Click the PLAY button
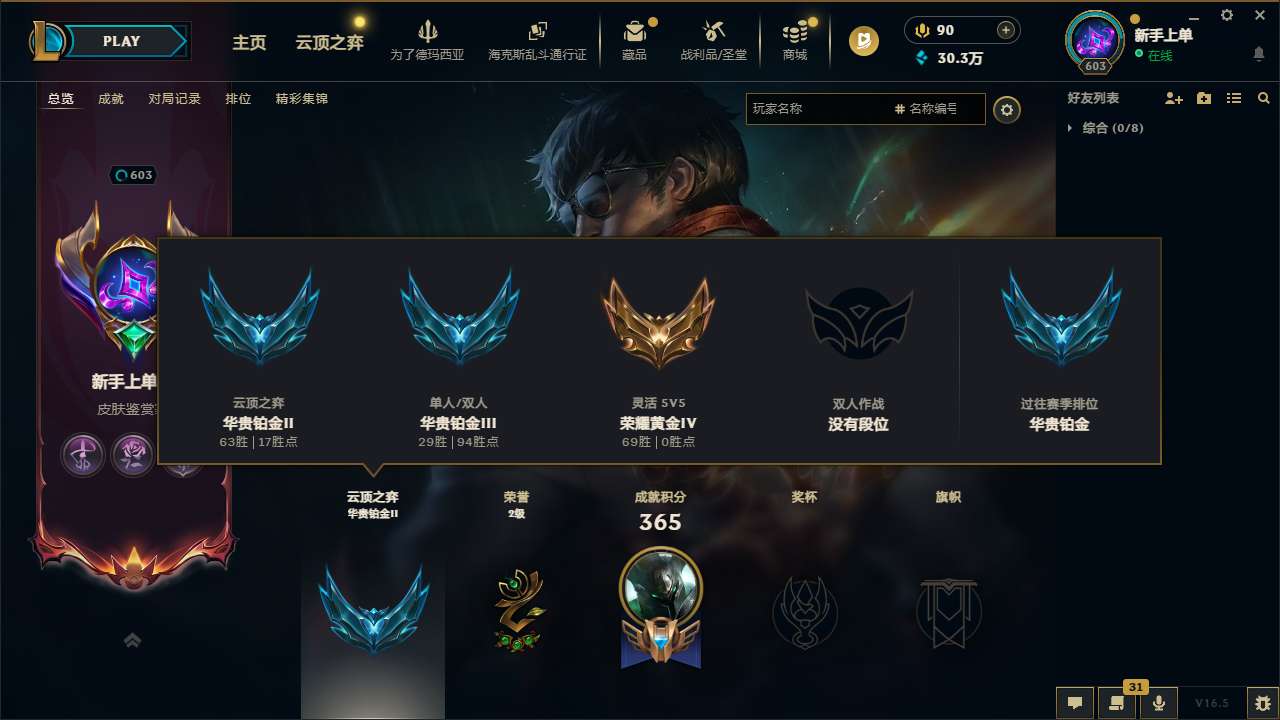1280x720 pixels. click(x=120, y=41)
